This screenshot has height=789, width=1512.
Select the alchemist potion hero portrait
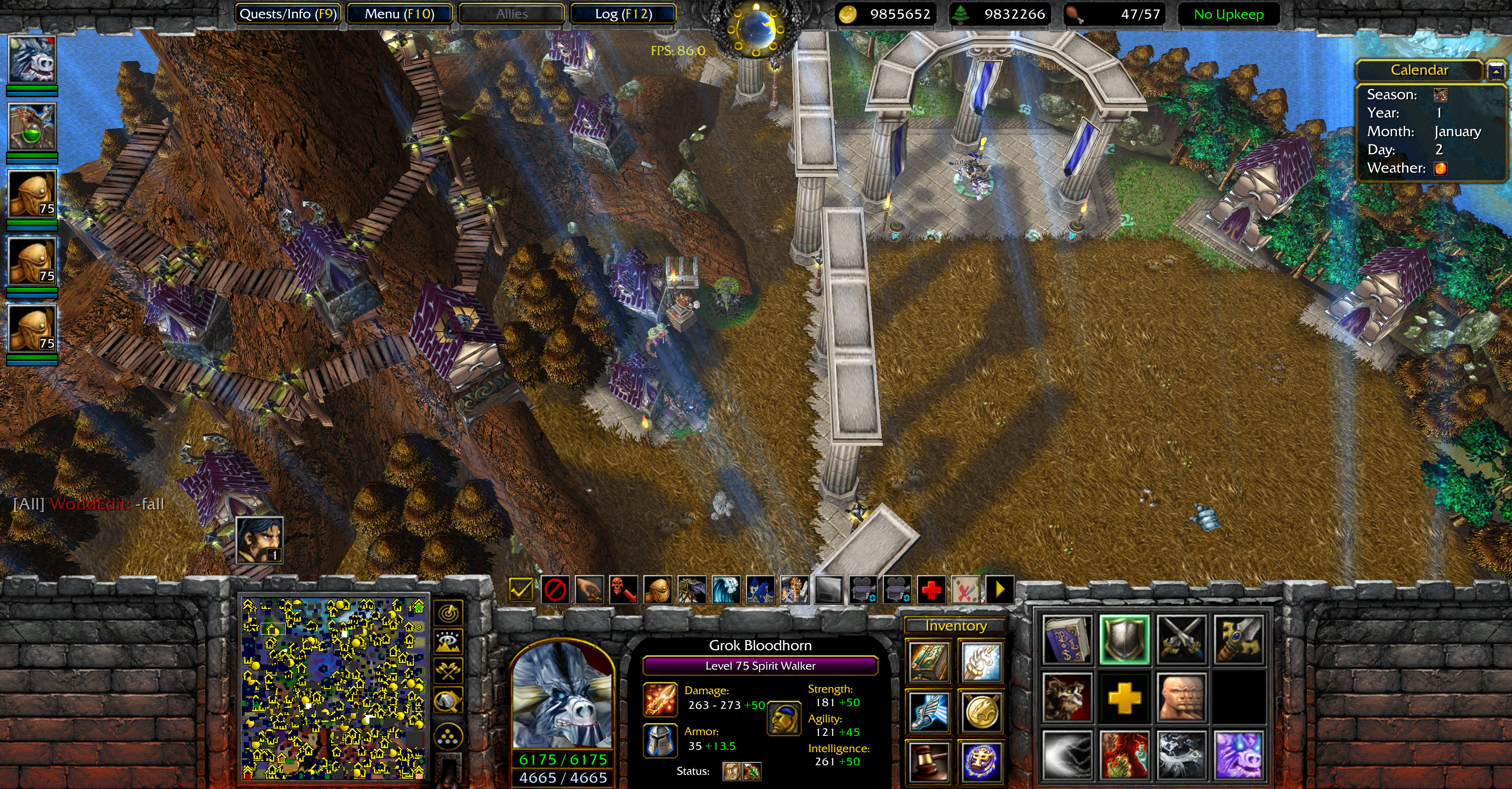tap(32, 127)
